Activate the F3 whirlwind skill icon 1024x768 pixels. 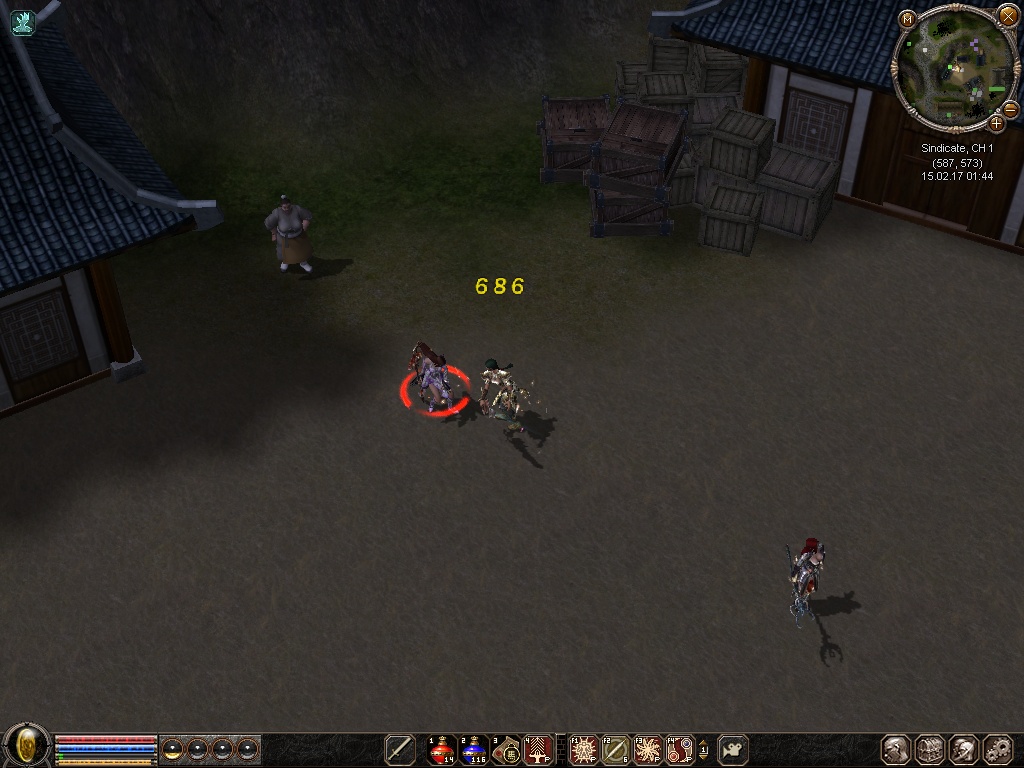point(648,749)
